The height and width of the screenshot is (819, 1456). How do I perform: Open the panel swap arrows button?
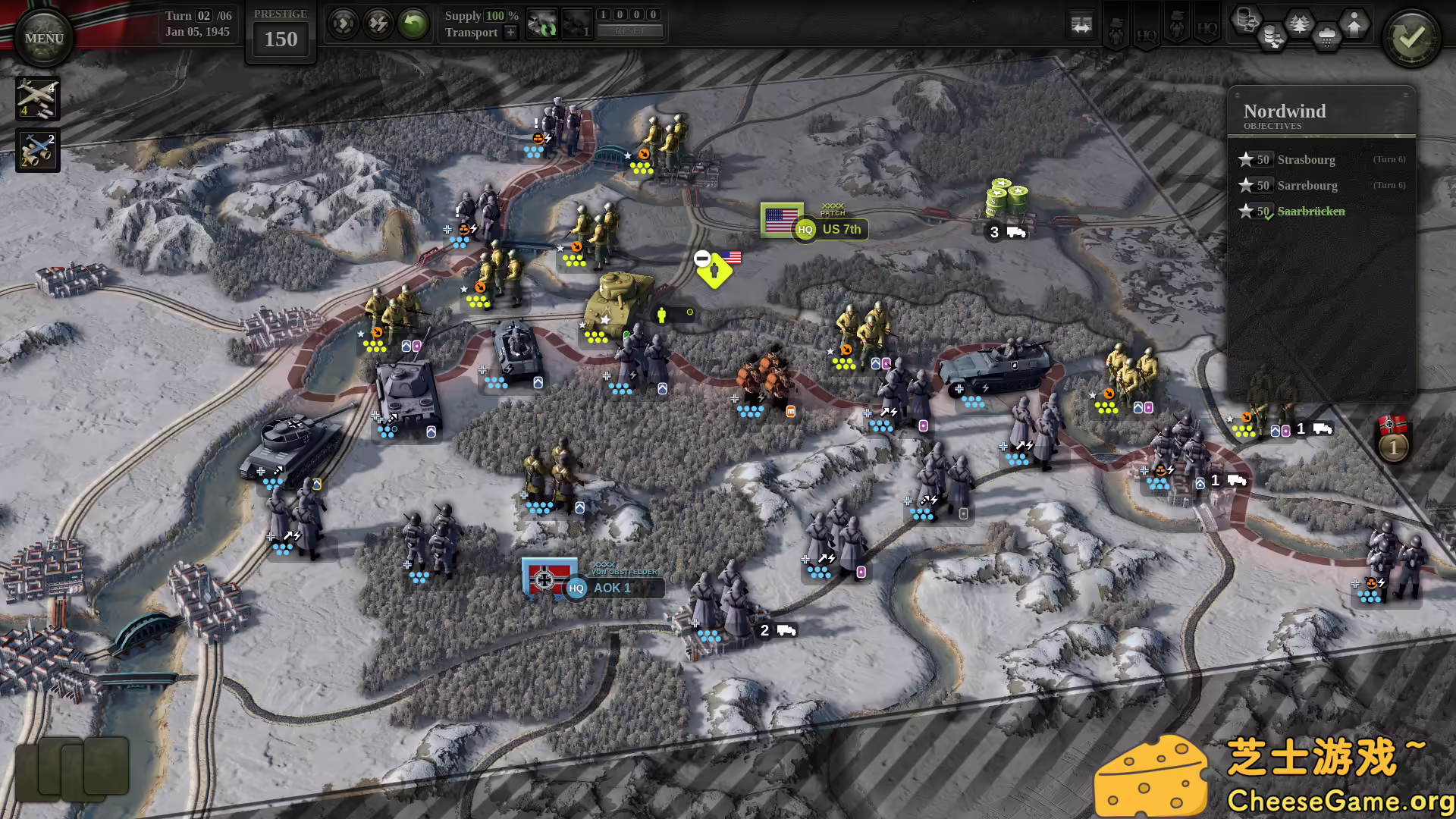[x=1081, y=25]
